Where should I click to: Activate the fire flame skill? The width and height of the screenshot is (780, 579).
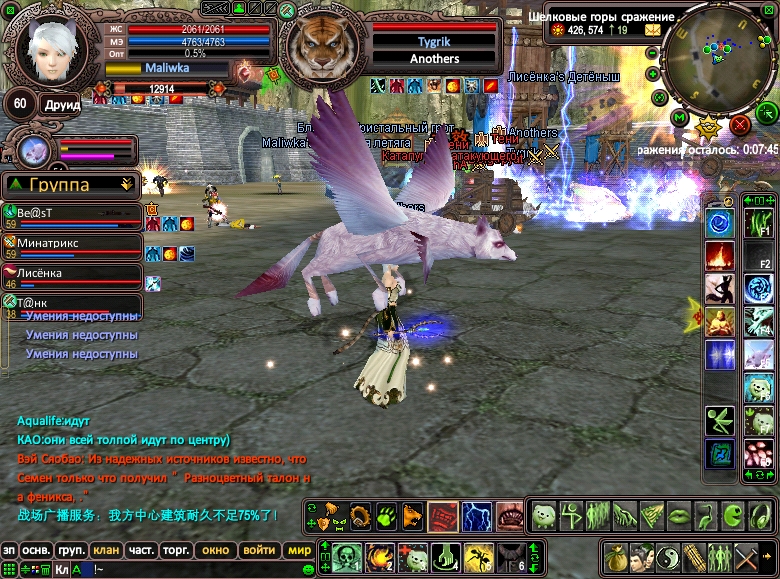720,255
